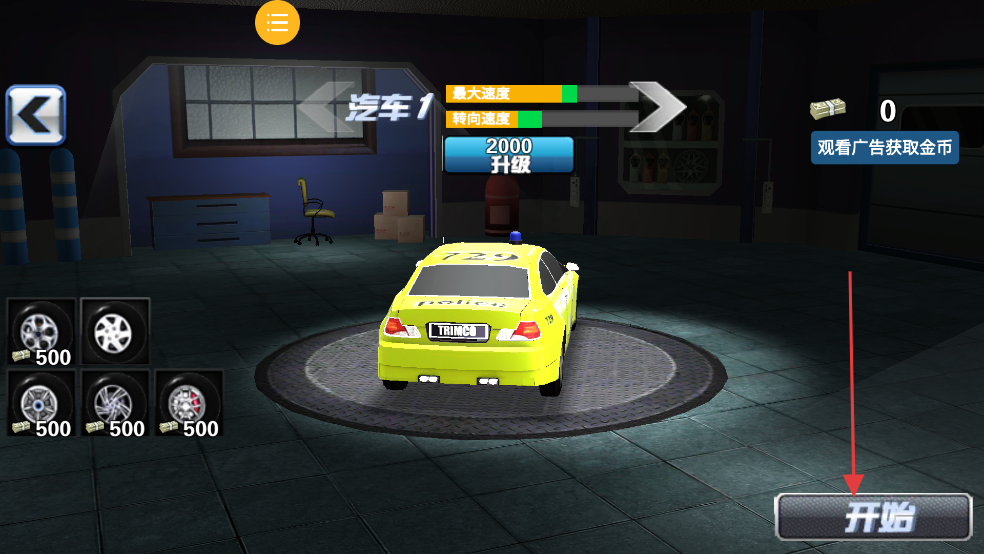Pick the swirl-spoke wheel rim

coord(115,404)
